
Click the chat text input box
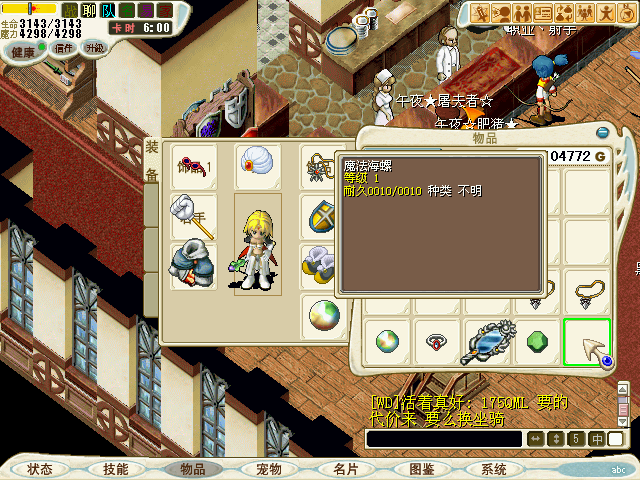(x=444, y=439)
